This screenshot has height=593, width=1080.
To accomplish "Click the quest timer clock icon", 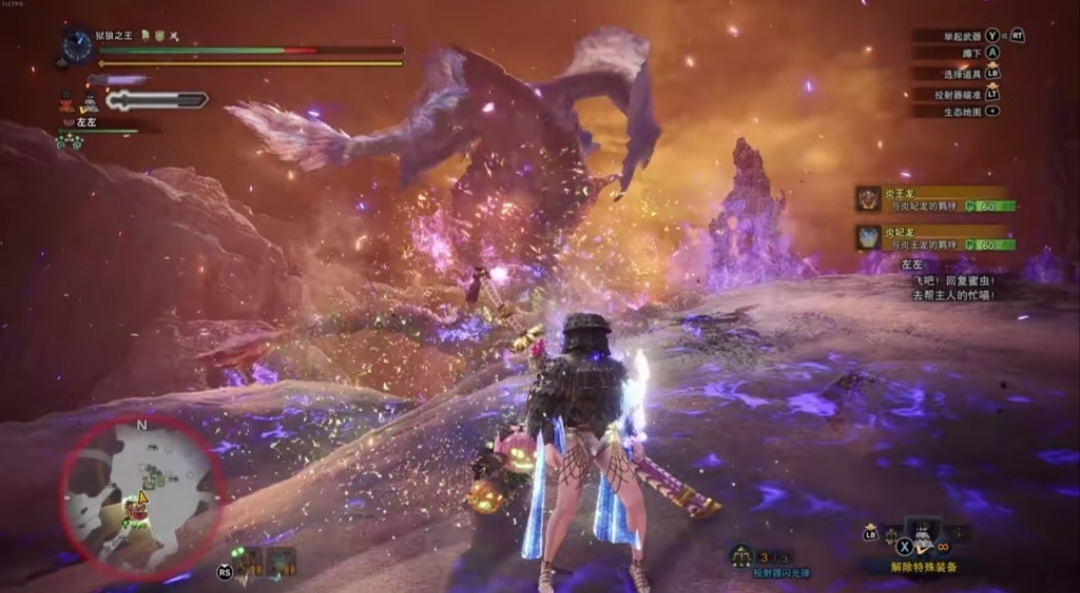I will pos(76,46).
